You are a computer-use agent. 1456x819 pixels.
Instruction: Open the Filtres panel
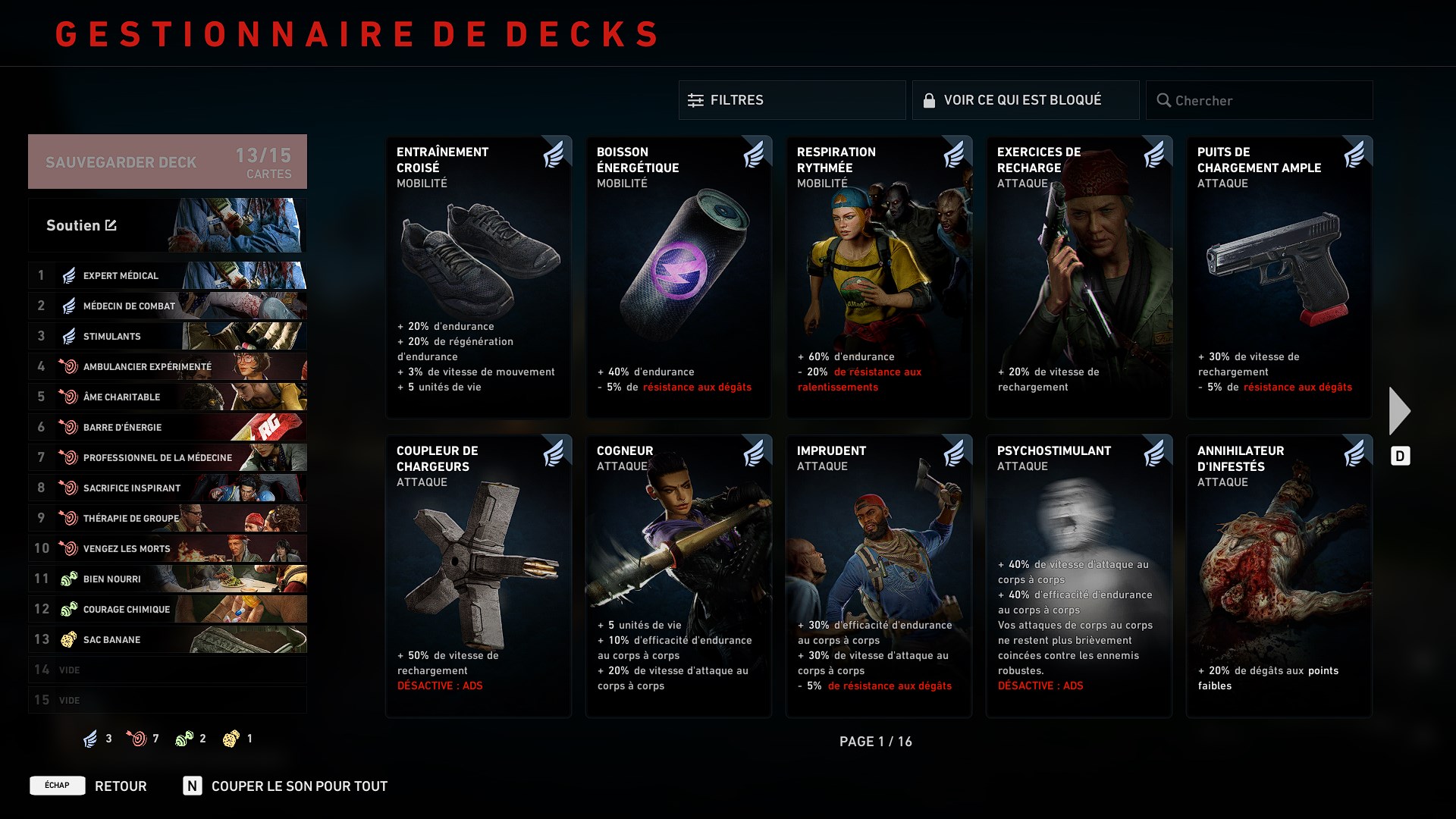(x=792, y=99)
